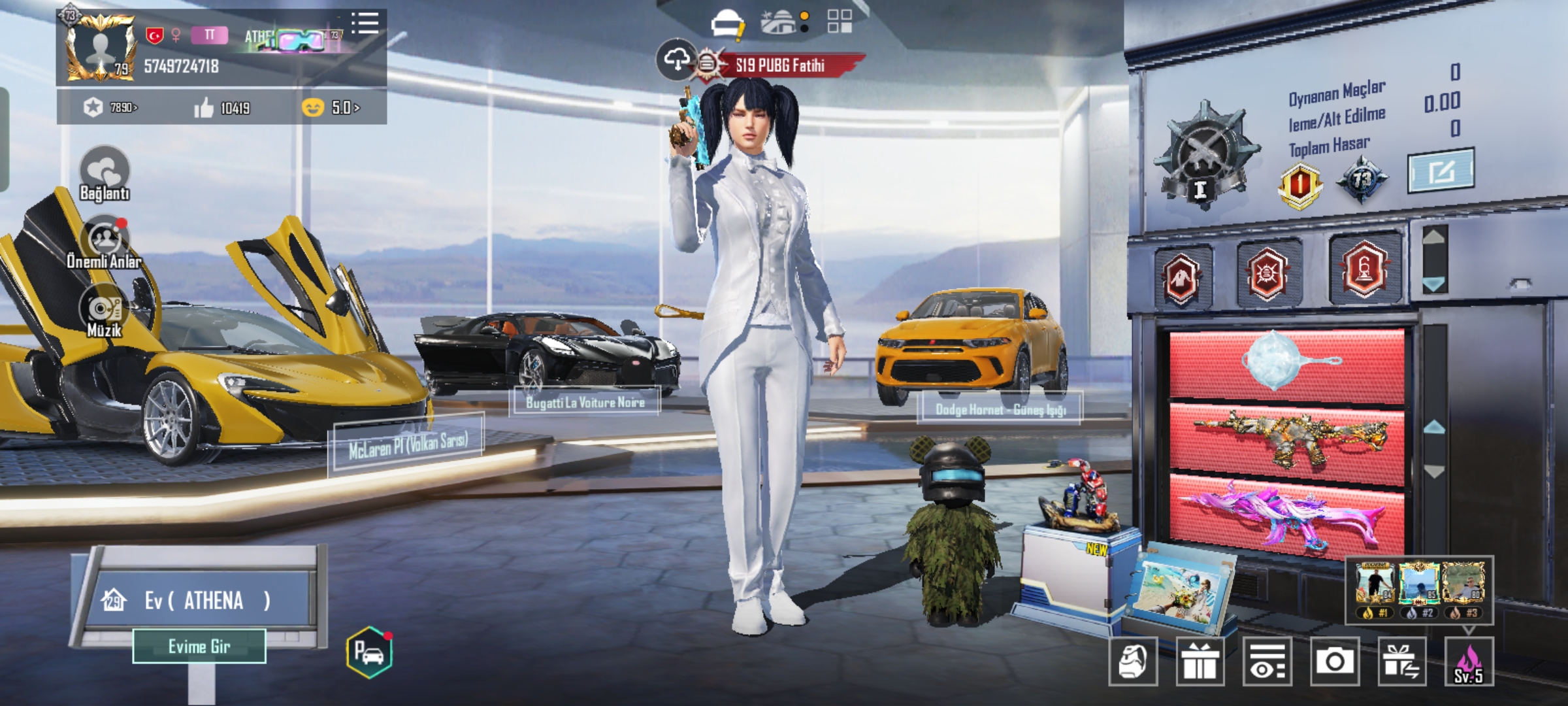Switch to the grid layout tab
1568x706 pixels.
point(840,21)
